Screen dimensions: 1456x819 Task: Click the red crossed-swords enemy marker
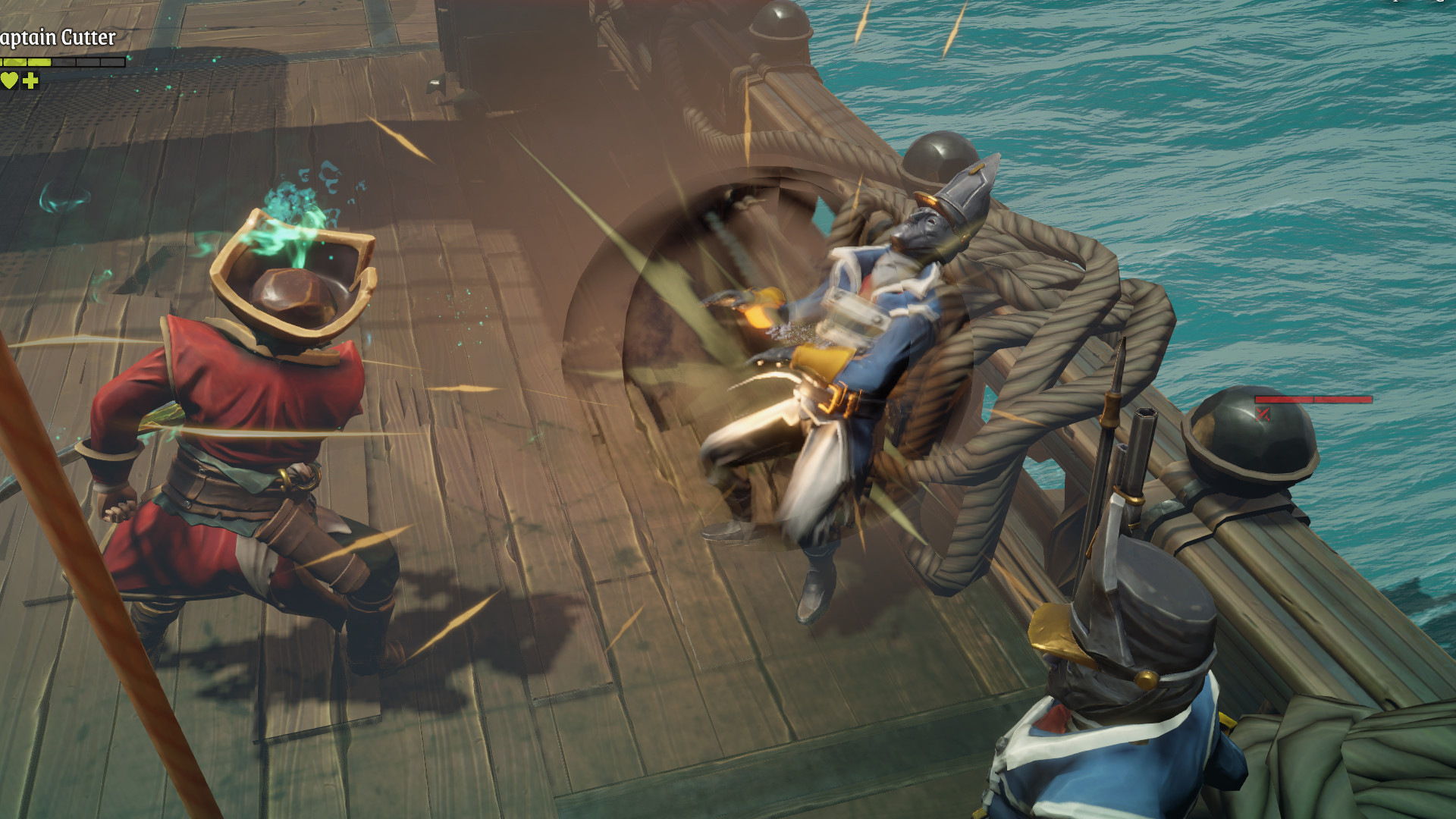tap(1263, 413)
